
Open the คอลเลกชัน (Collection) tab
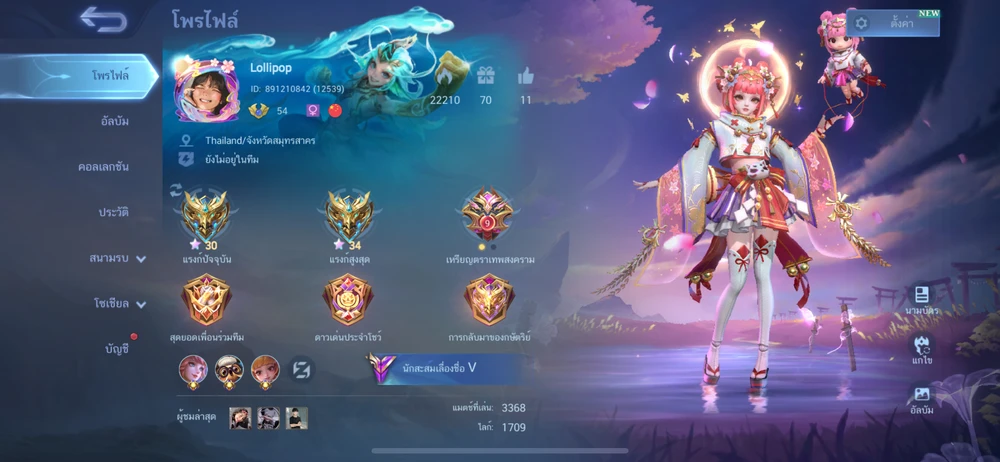tap(104, 167)
